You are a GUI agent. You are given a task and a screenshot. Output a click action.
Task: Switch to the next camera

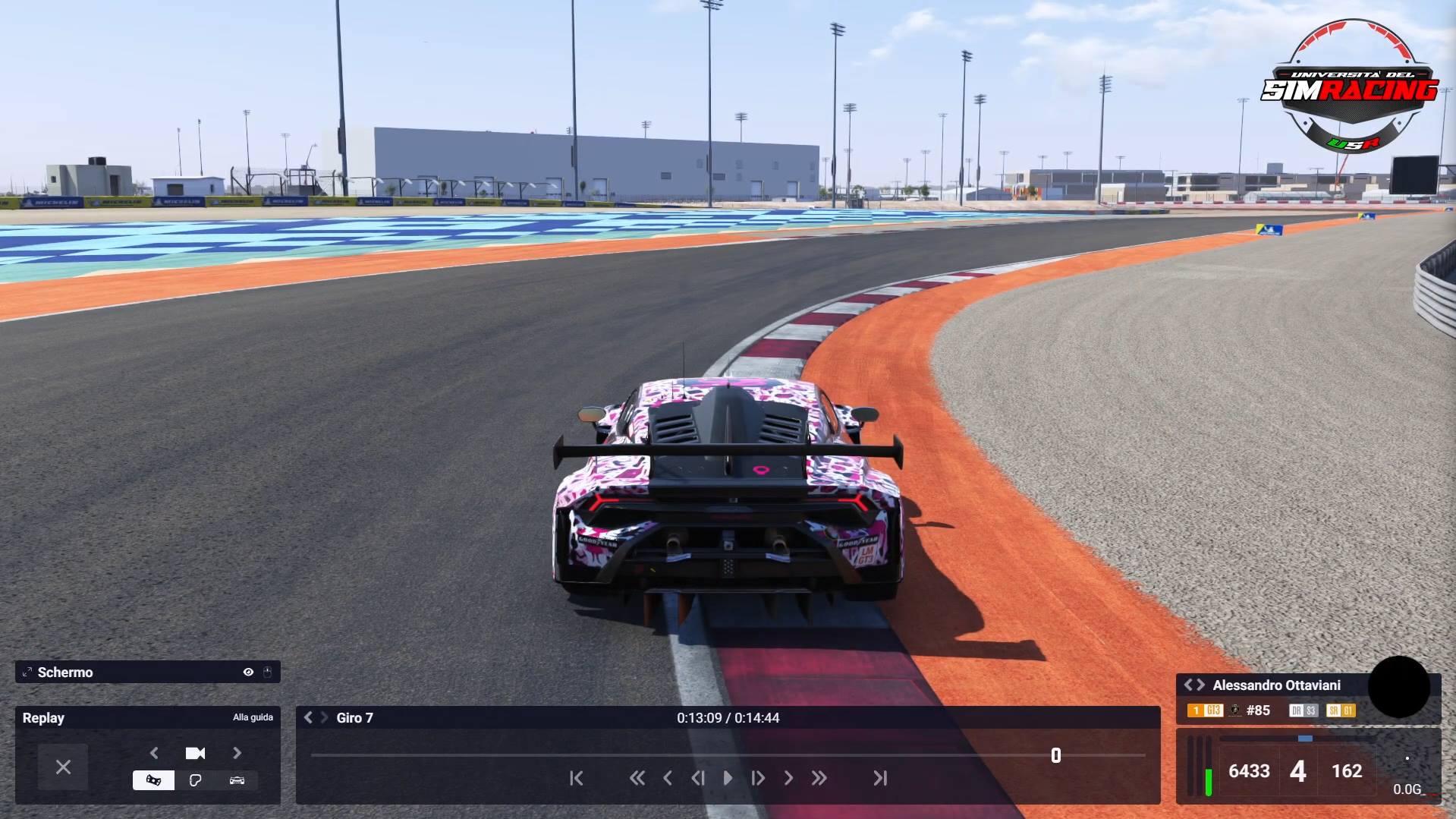point(237,753)
